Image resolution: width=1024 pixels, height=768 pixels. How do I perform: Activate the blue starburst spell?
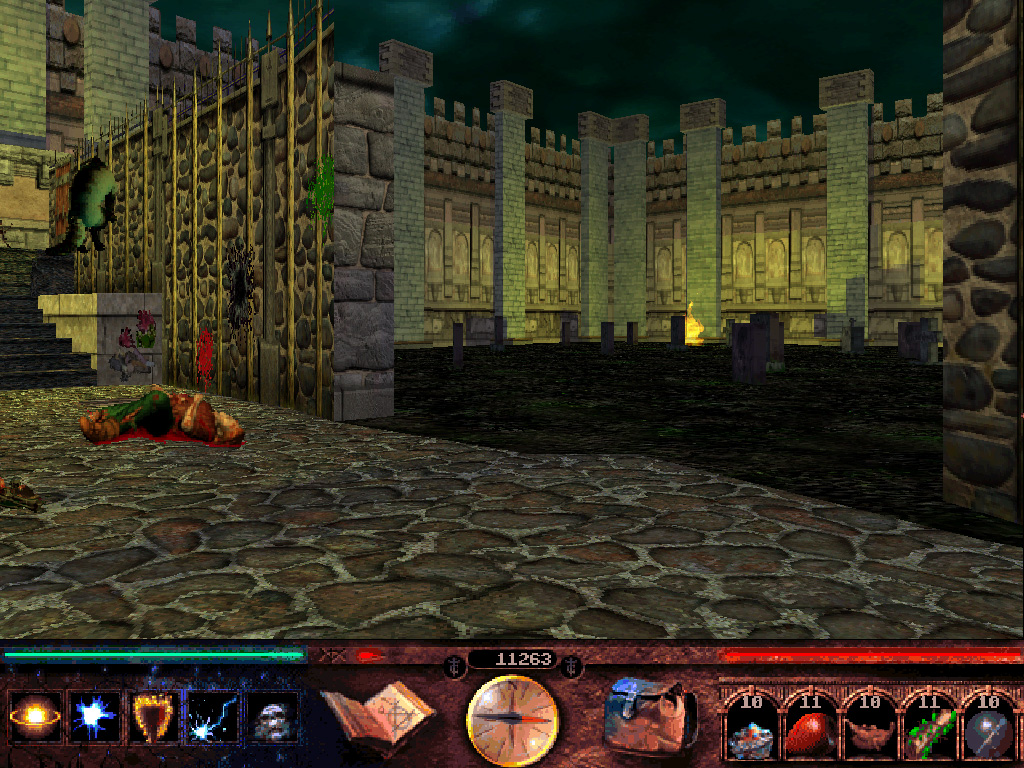95,717
